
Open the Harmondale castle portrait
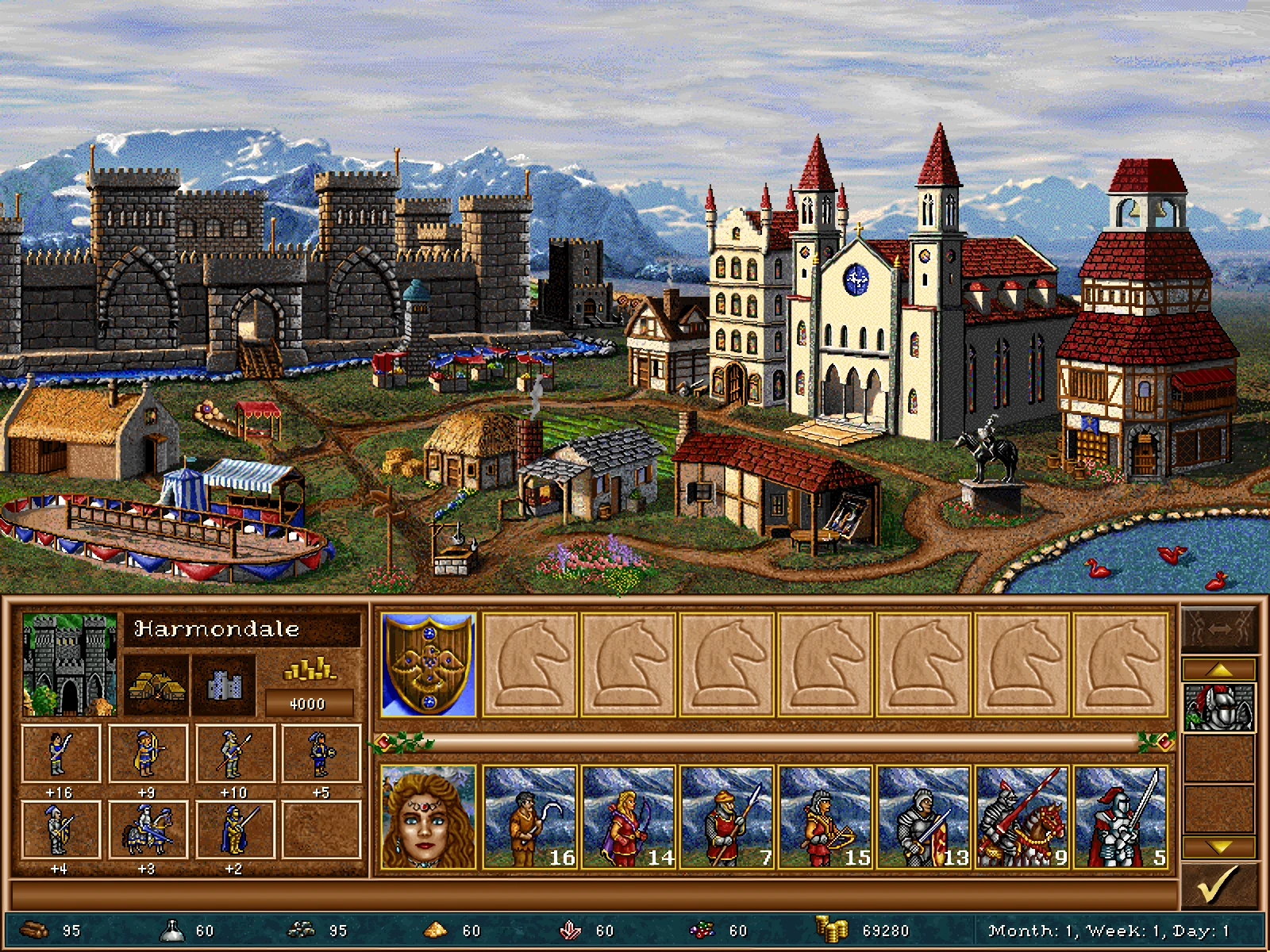click(x=70, y=665)
